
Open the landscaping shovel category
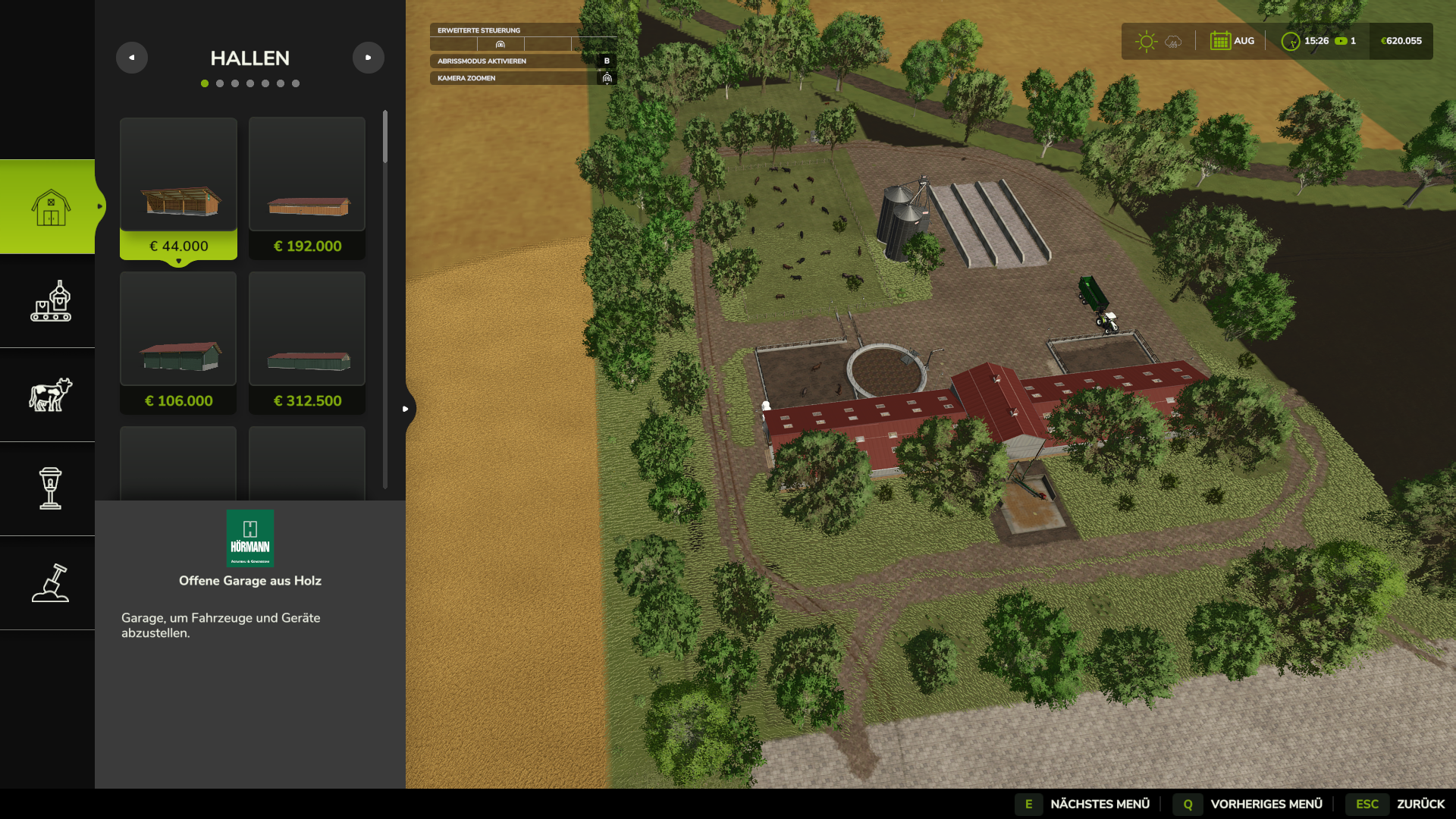pos(50,583)
